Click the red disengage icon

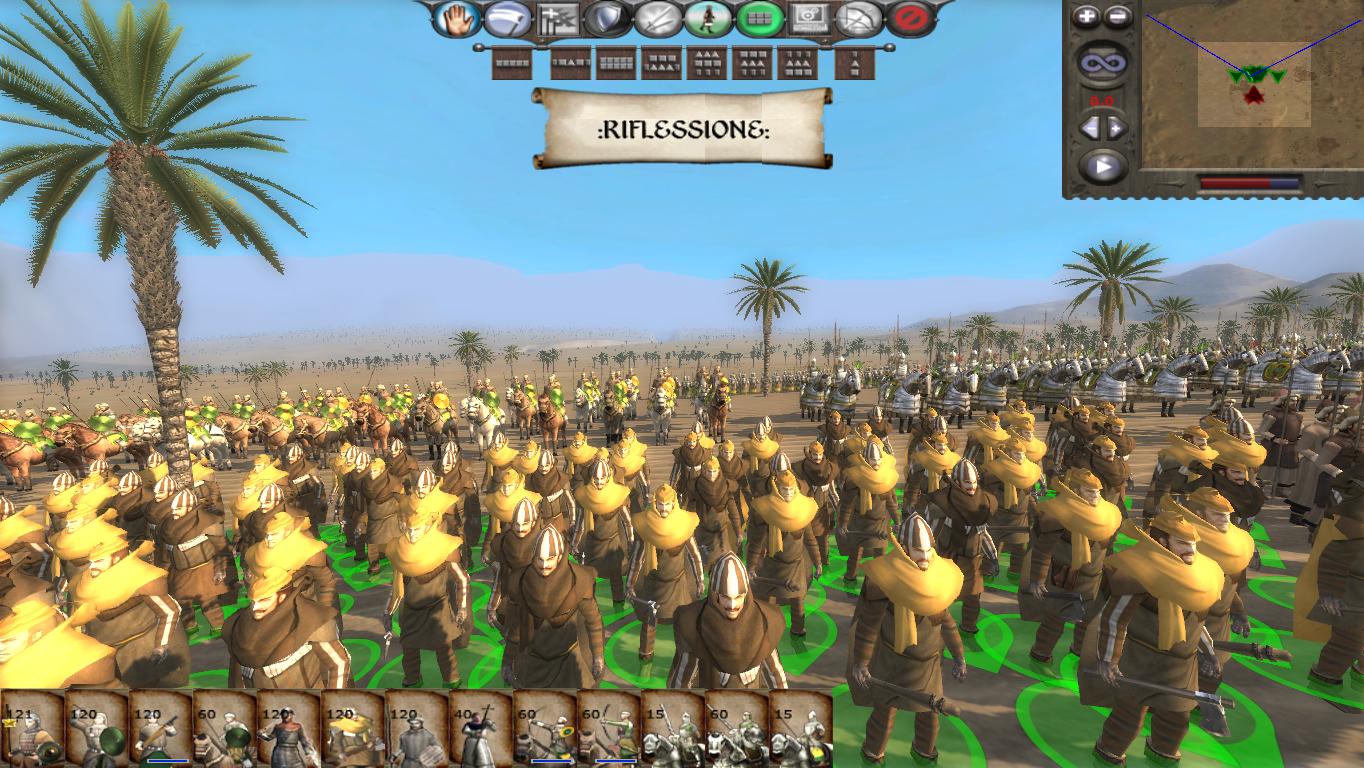(913, 17)
